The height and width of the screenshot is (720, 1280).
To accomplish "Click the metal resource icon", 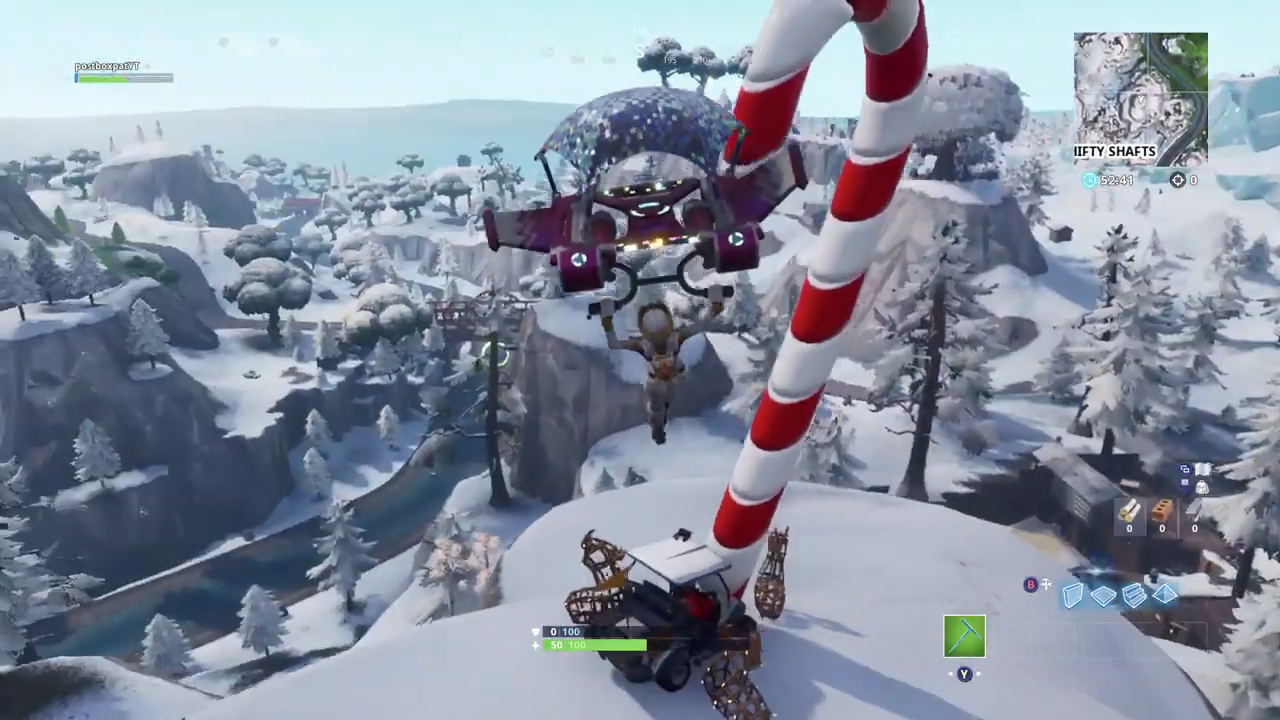I will pos(1195,508).
